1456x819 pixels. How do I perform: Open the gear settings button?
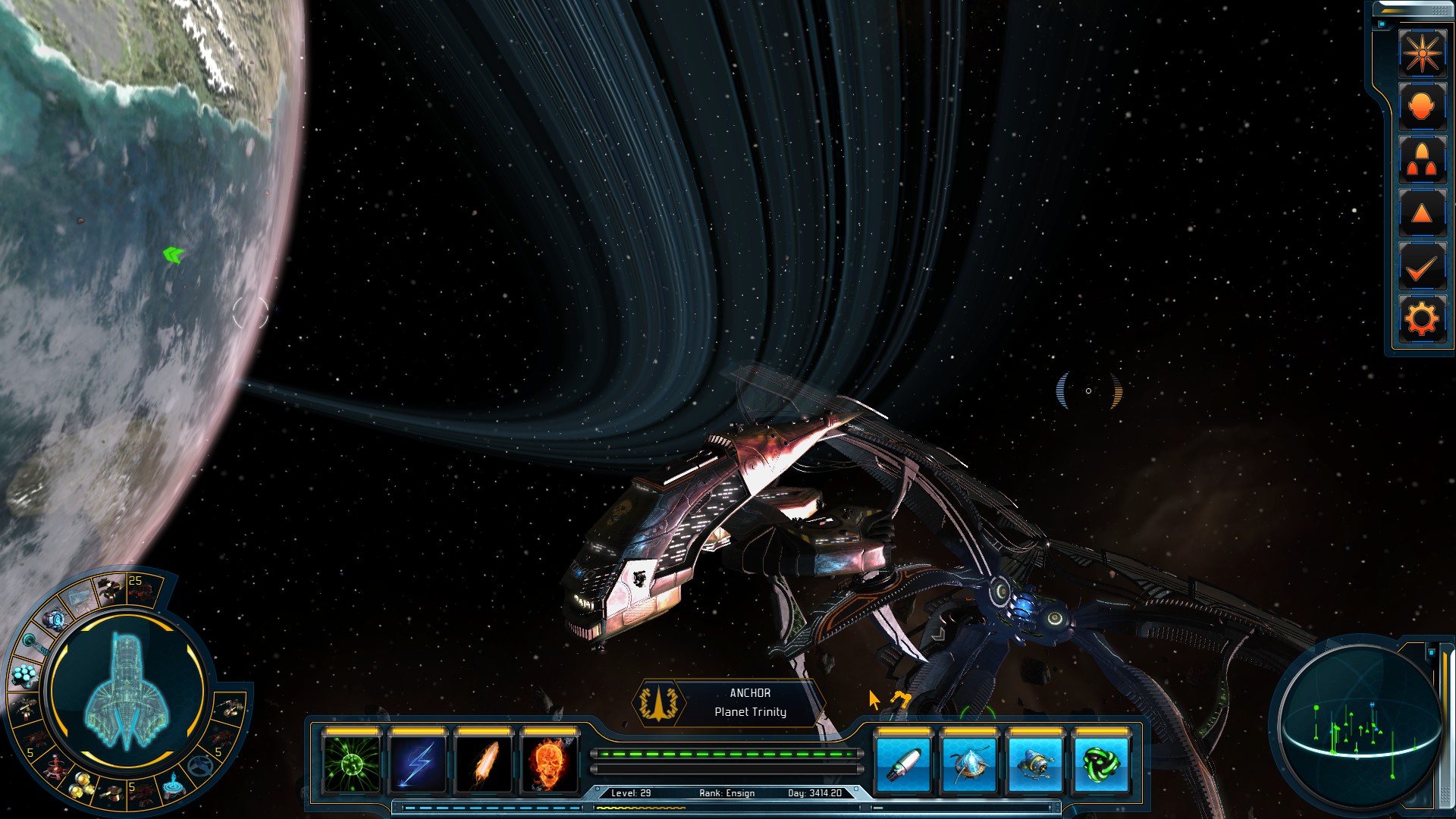coord(1422,319)
